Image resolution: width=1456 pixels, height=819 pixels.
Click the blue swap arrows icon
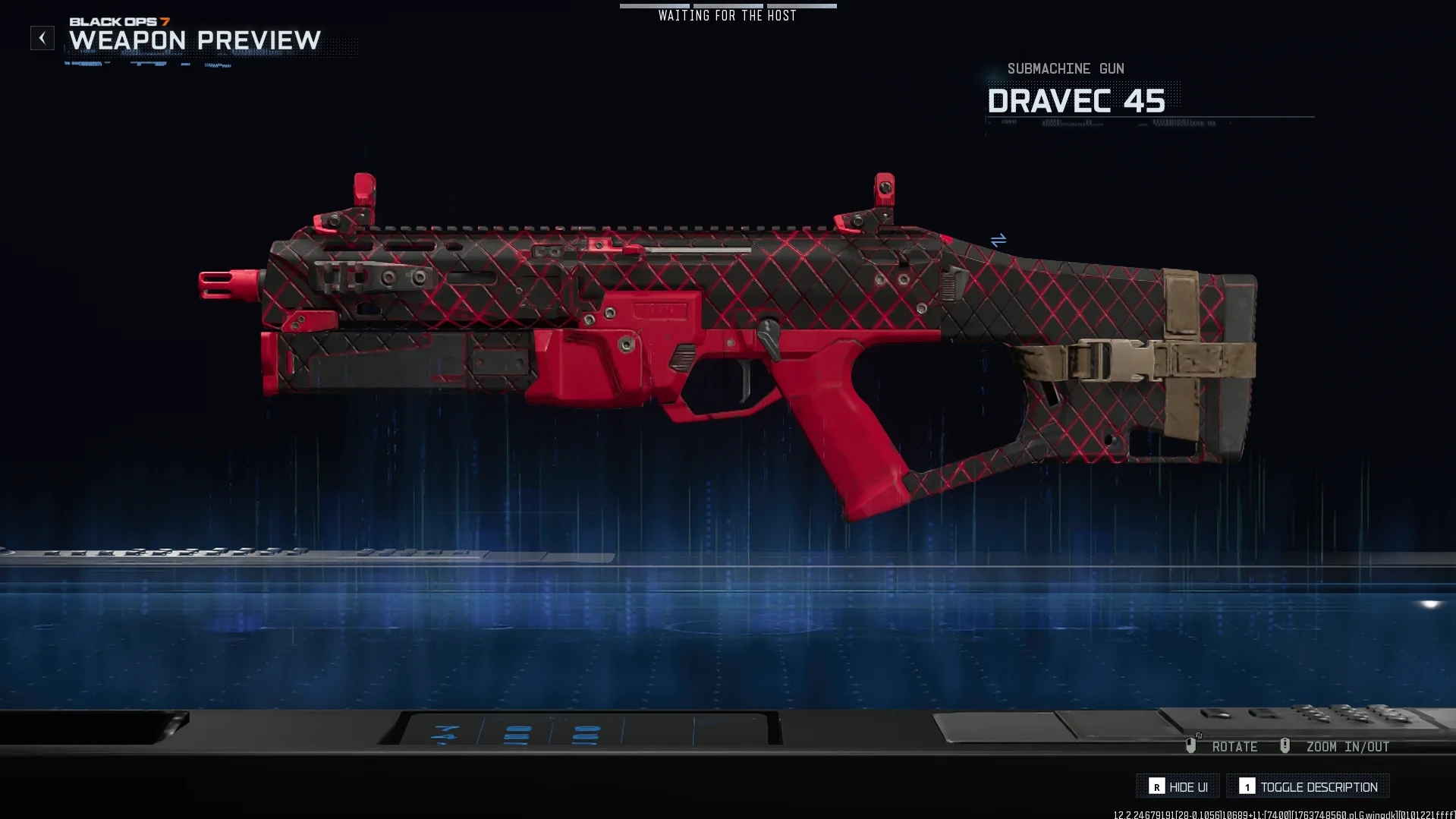click(998, 241)
